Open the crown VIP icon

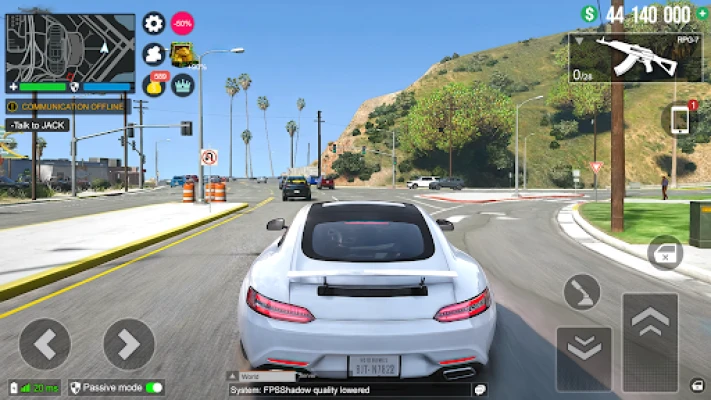(183, 85)
